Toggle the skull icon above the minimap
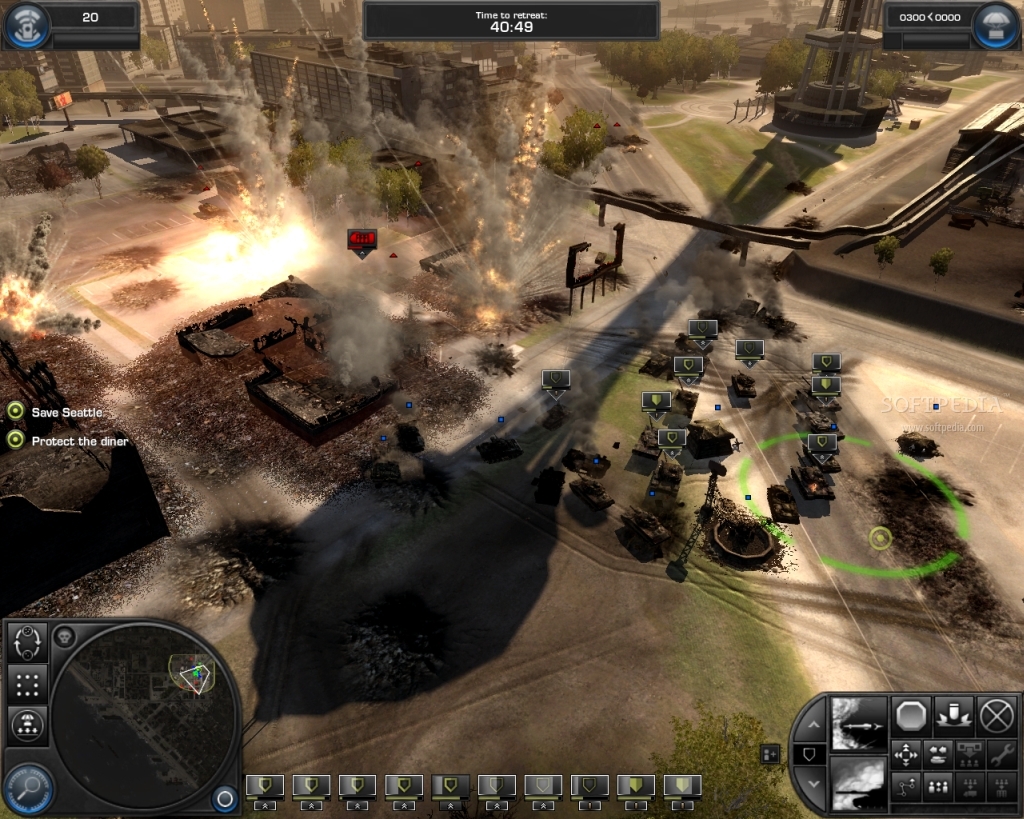The height and width of the screenshot is (819, 1024). pos(65,636)
